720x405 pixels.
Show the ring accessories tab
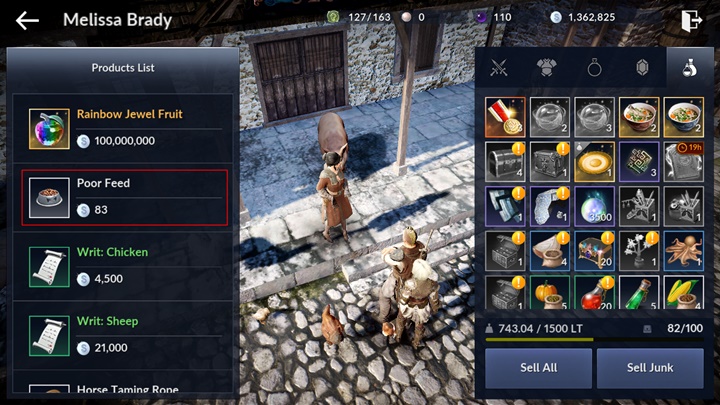point(594,68)
